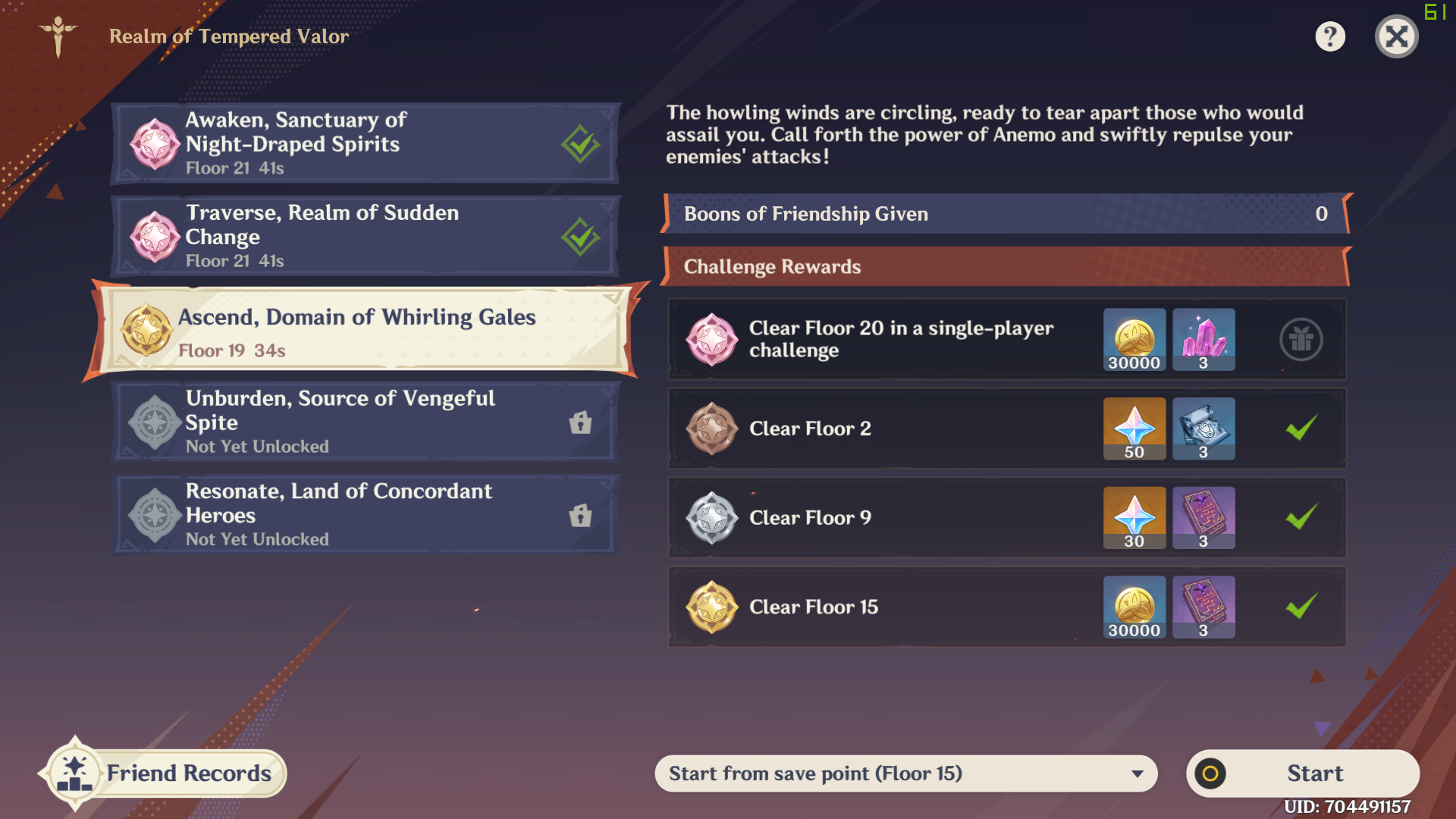Click the checkmark on Clear Floor 9 reward

pyautogui.click(x=1301, y=517)
